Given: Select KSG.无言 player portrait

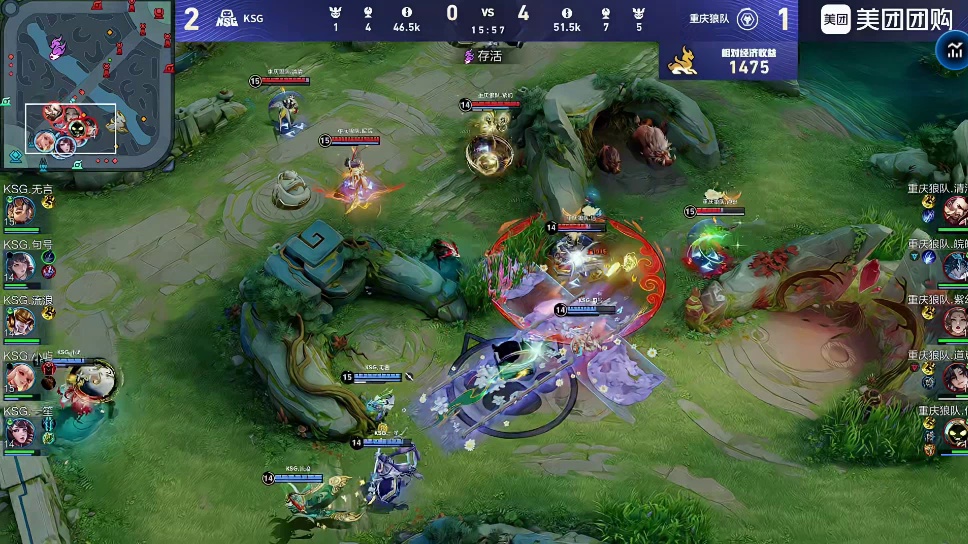Looking at the screenshot, I should (21, 211).
